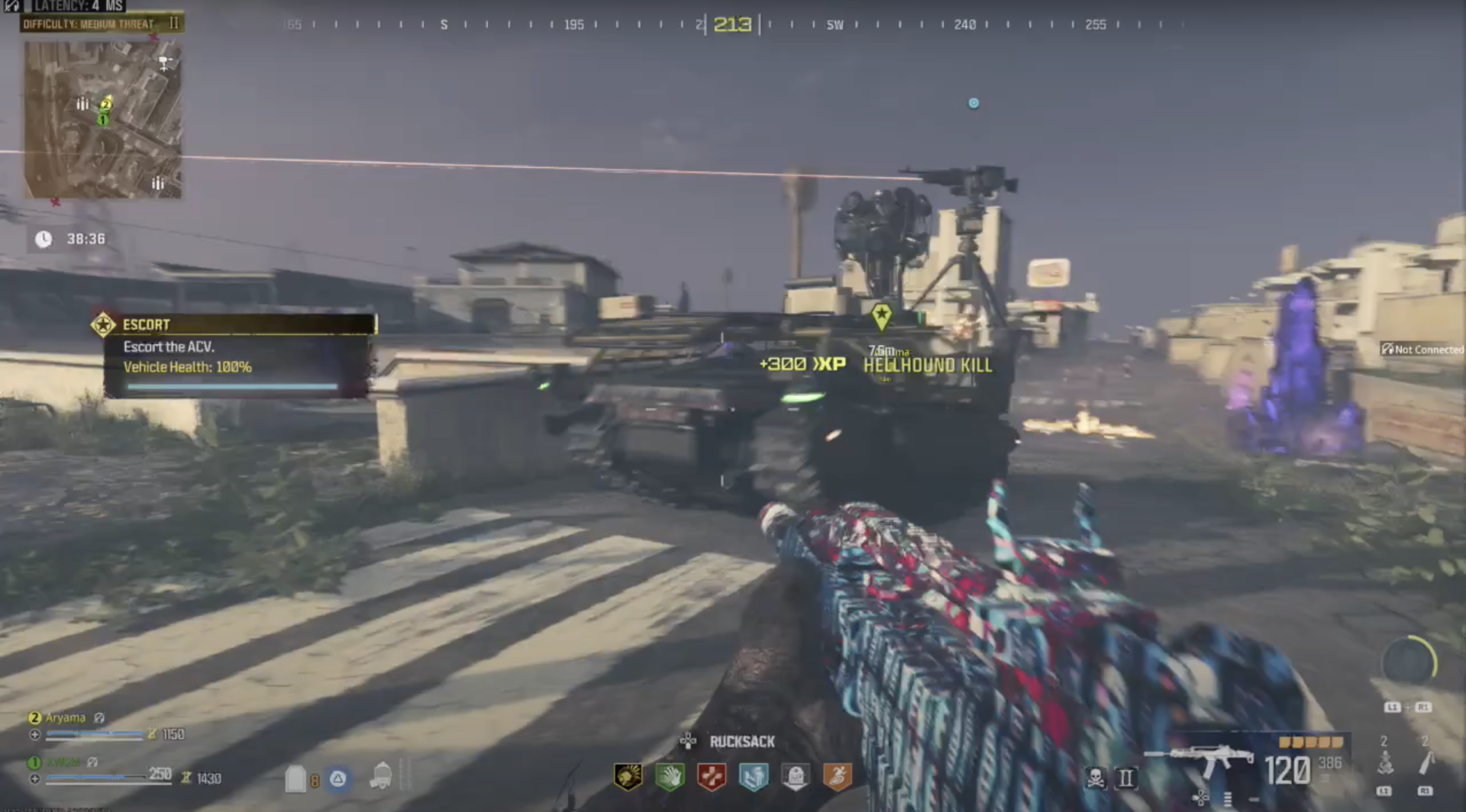Click the blue PhD Flopper perk icon

[753, 776]
